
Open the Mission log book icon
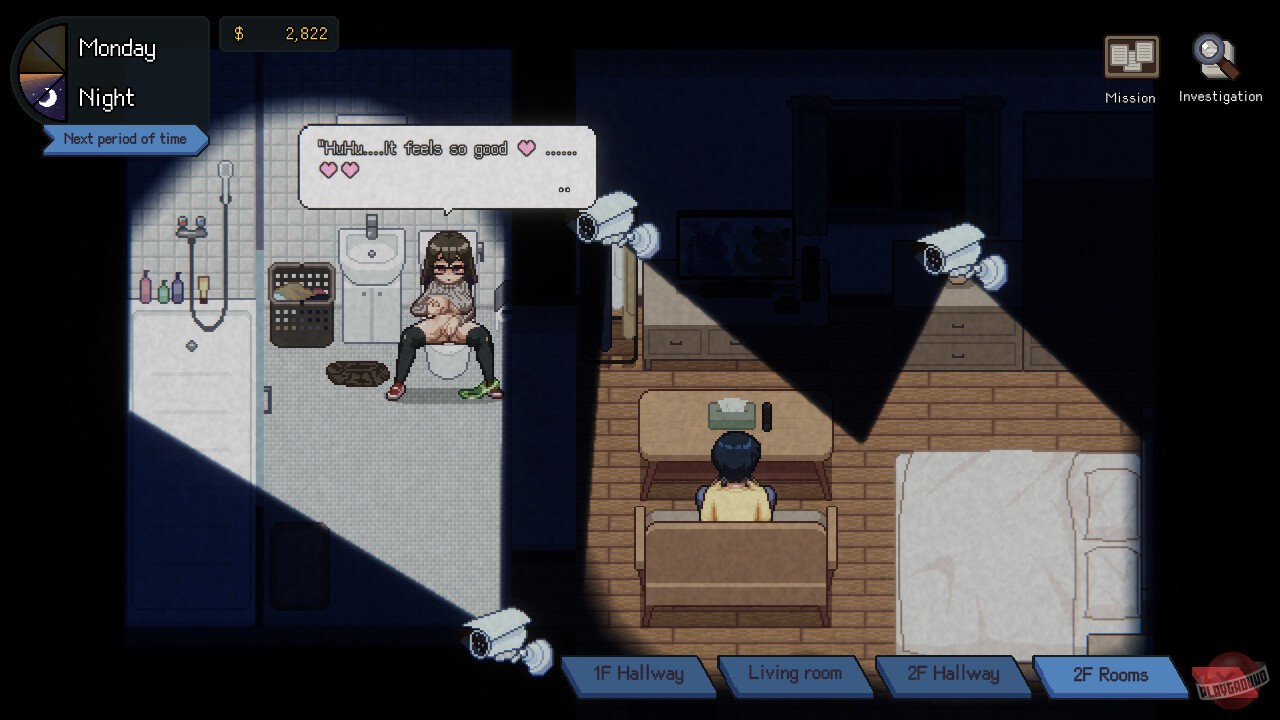1129,58
